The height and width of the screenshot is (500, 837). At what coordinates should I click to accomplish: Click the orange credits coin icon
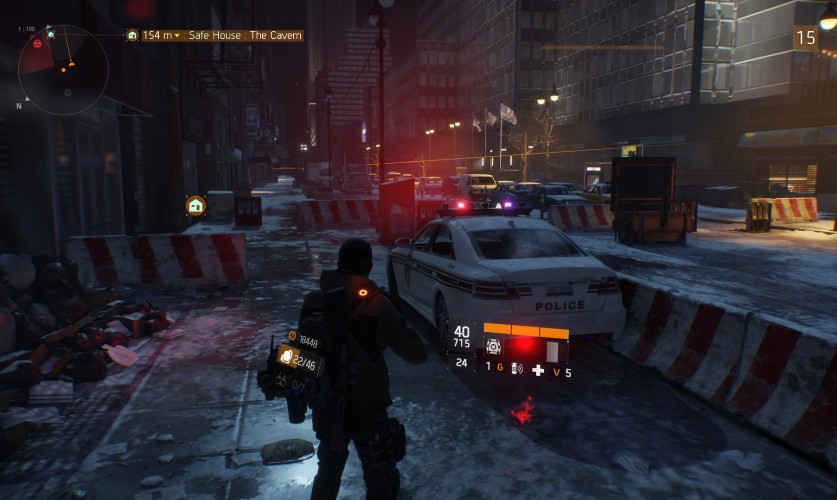coord(292,336)
